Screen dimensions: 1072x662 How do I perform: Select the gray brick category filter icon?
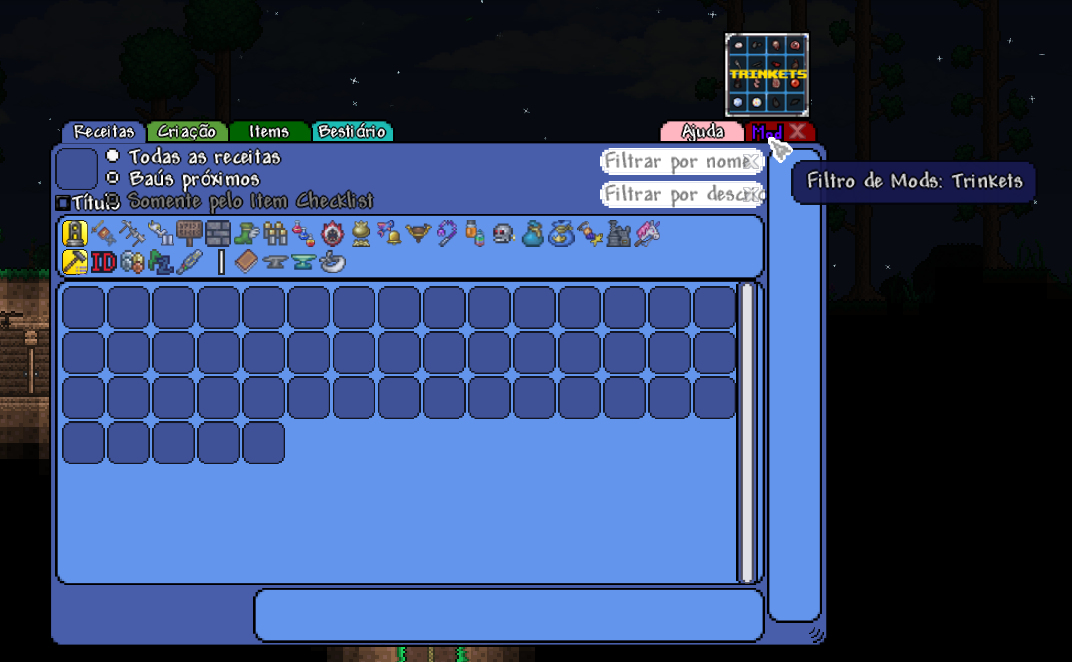[x=218, y=234]
